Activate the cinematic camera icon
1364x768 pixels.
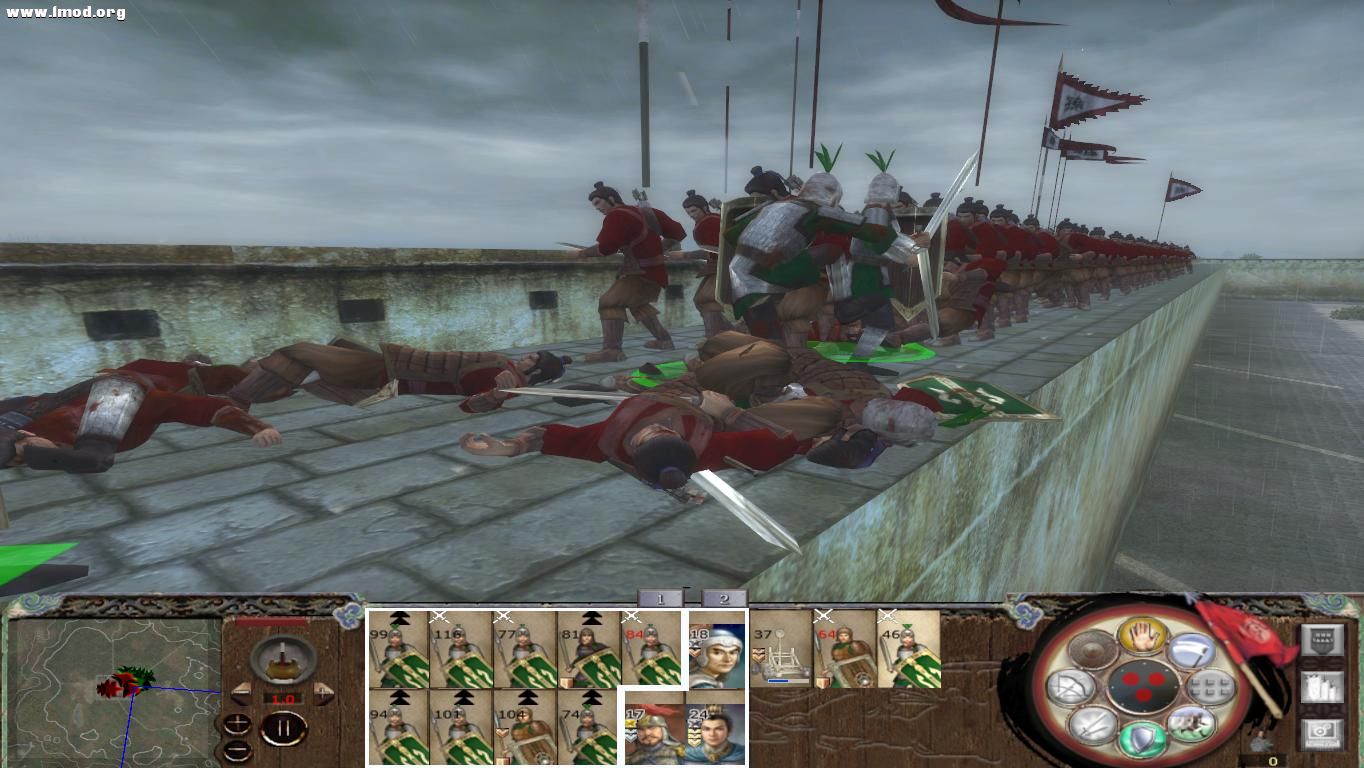coord(1323,733)
